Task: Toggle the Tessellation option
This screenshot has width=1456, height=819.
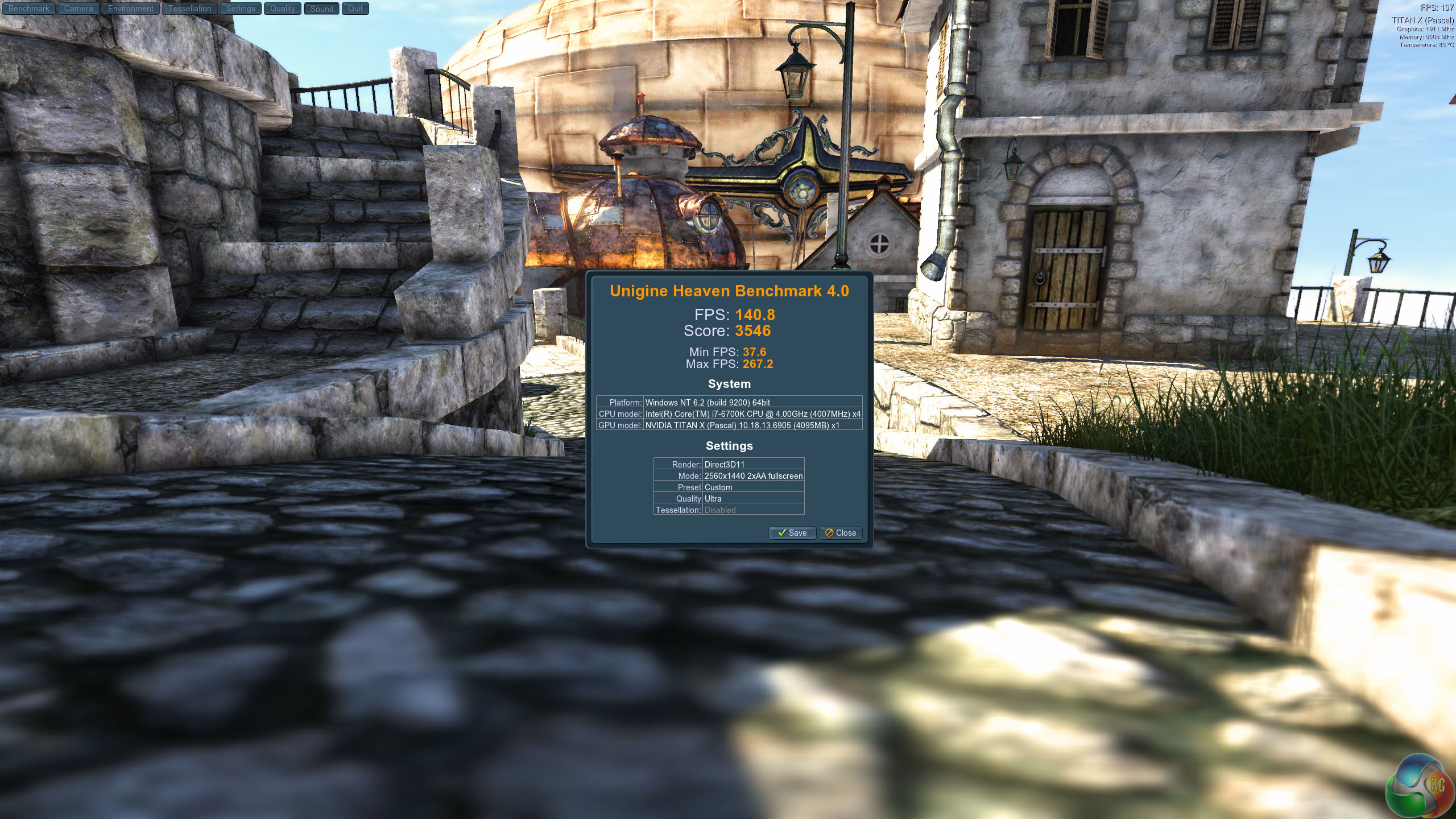Action: (x=189, y=9)
